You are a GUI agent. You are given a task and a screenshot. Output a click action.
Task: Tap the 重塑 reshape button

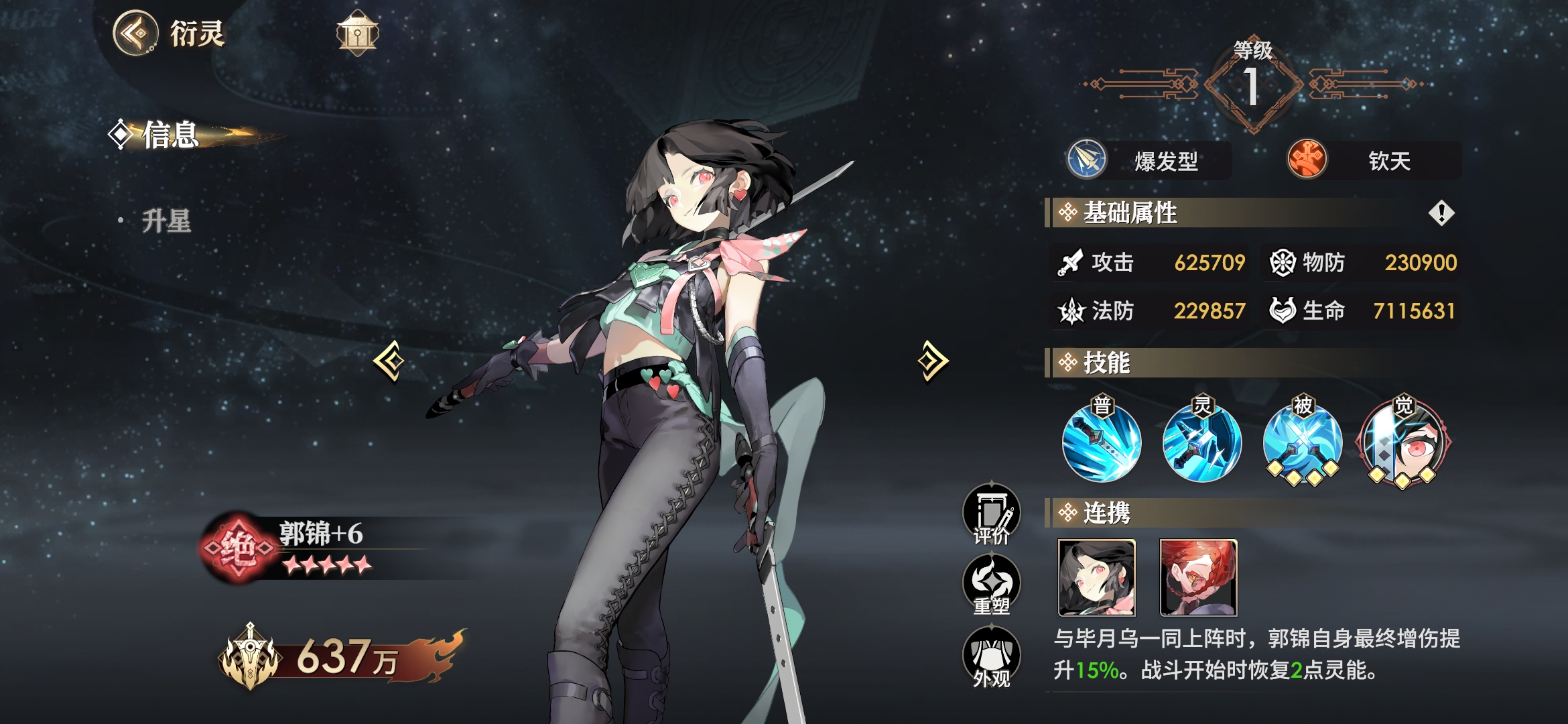click(x=992, y=586)
